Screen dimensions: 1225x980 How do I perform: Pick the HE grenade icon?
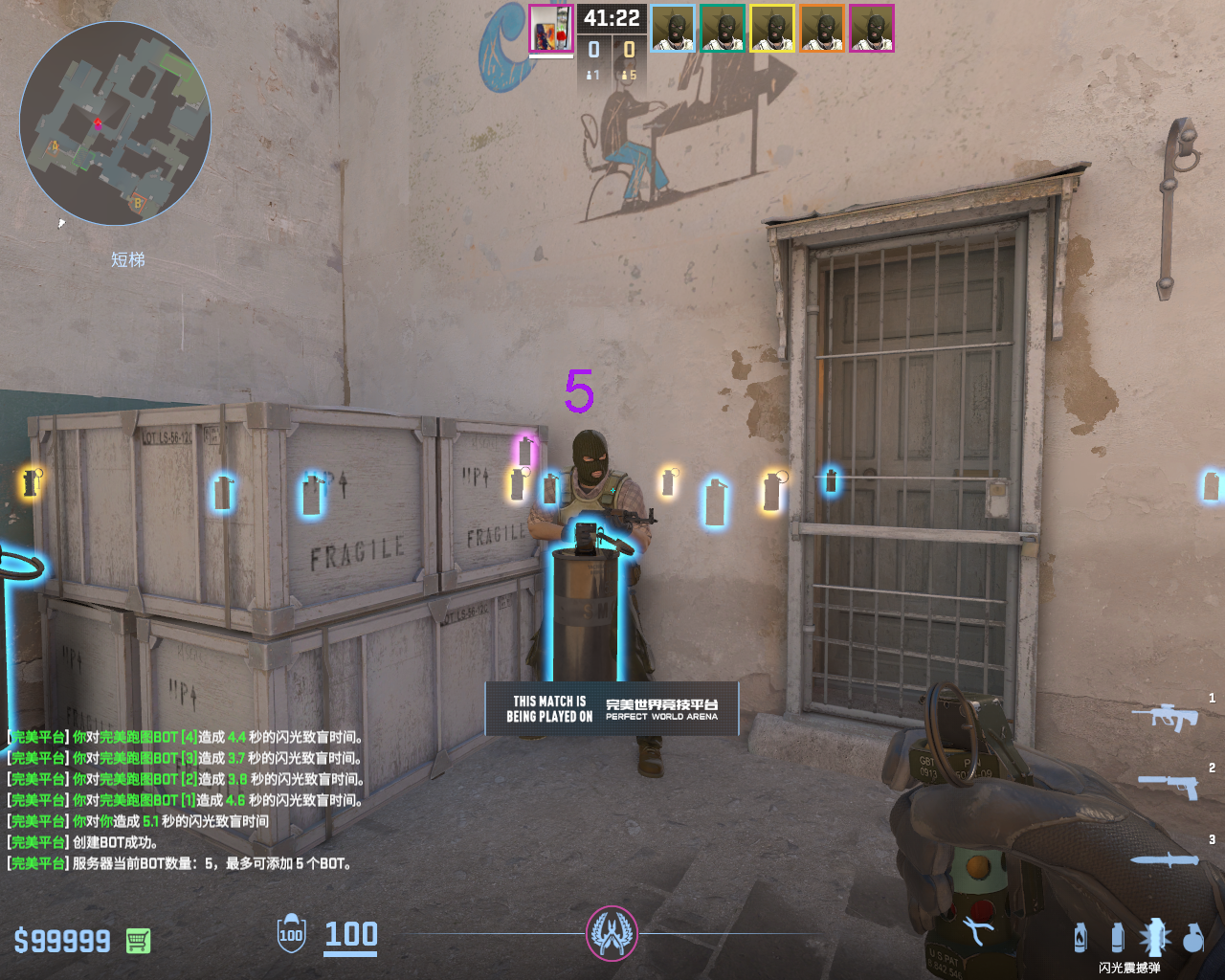[x=1192, y=938]
